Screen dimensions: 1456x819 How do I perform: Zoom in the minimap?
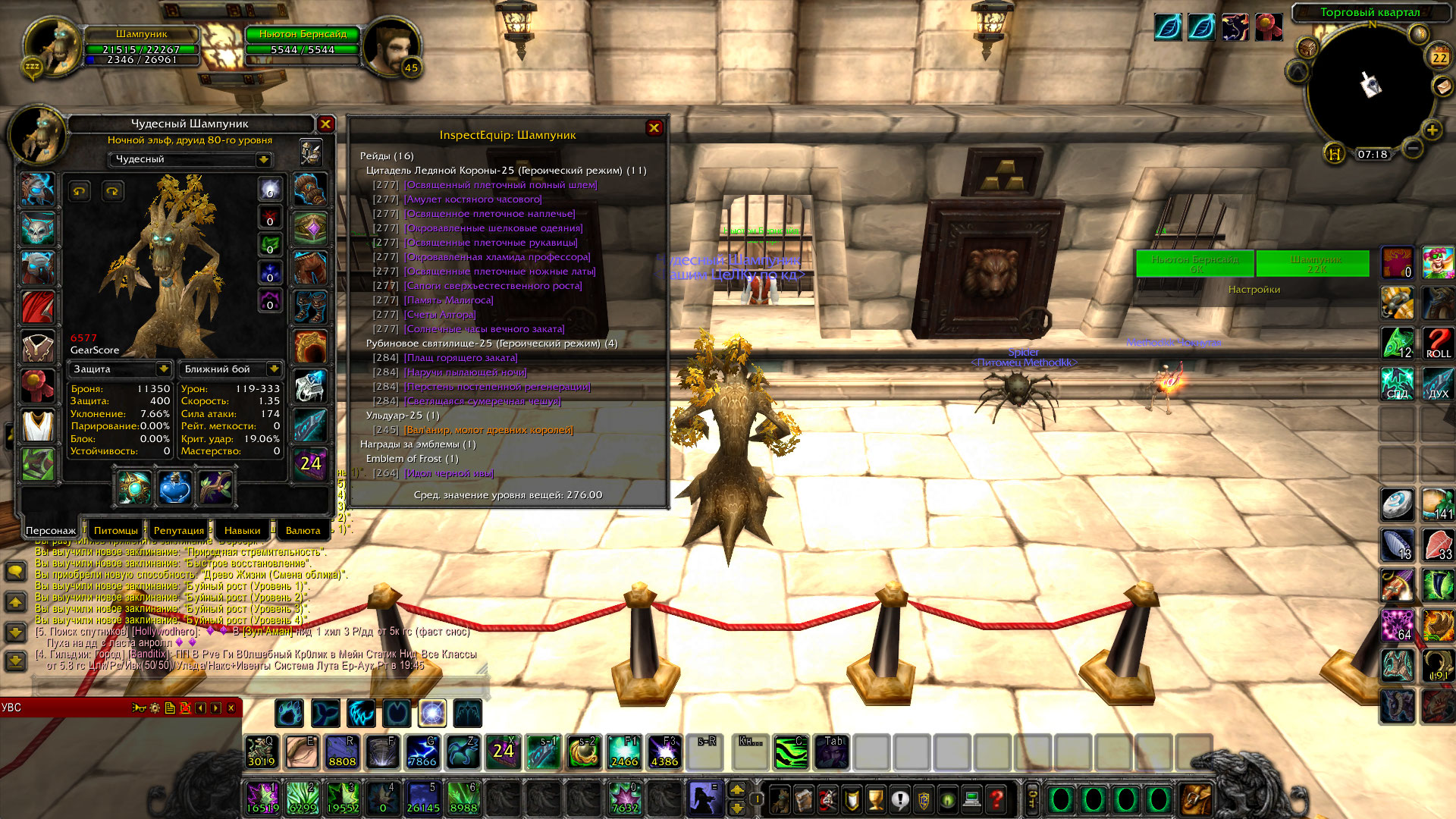[1431, 130]
